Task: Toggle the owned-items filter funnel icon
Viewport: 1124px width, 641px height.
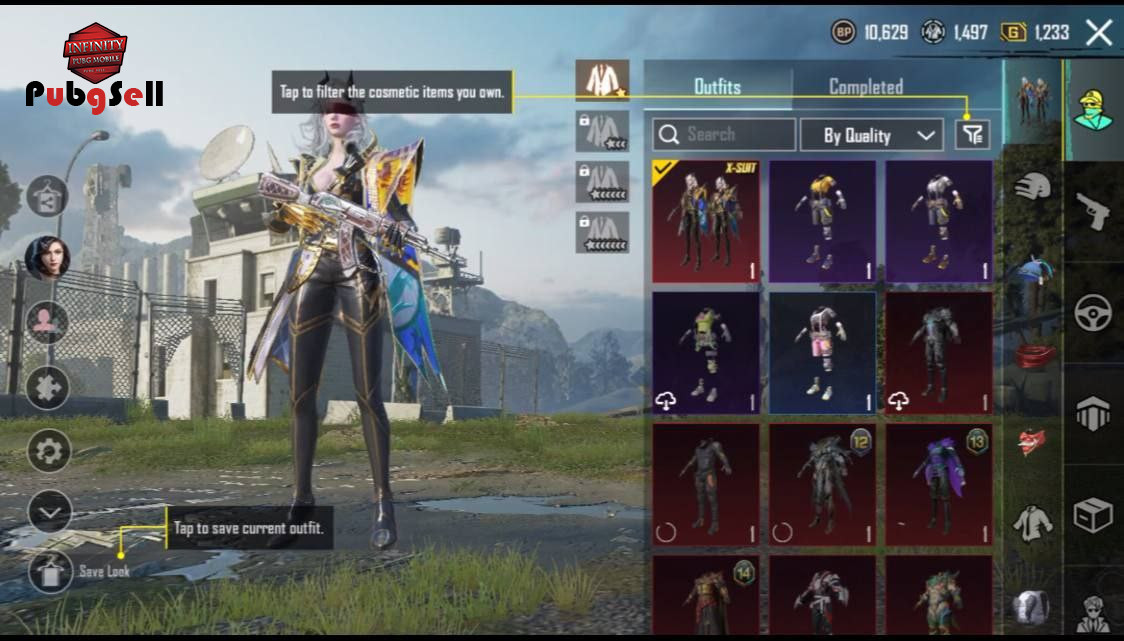Action: (x=972, y=135)
